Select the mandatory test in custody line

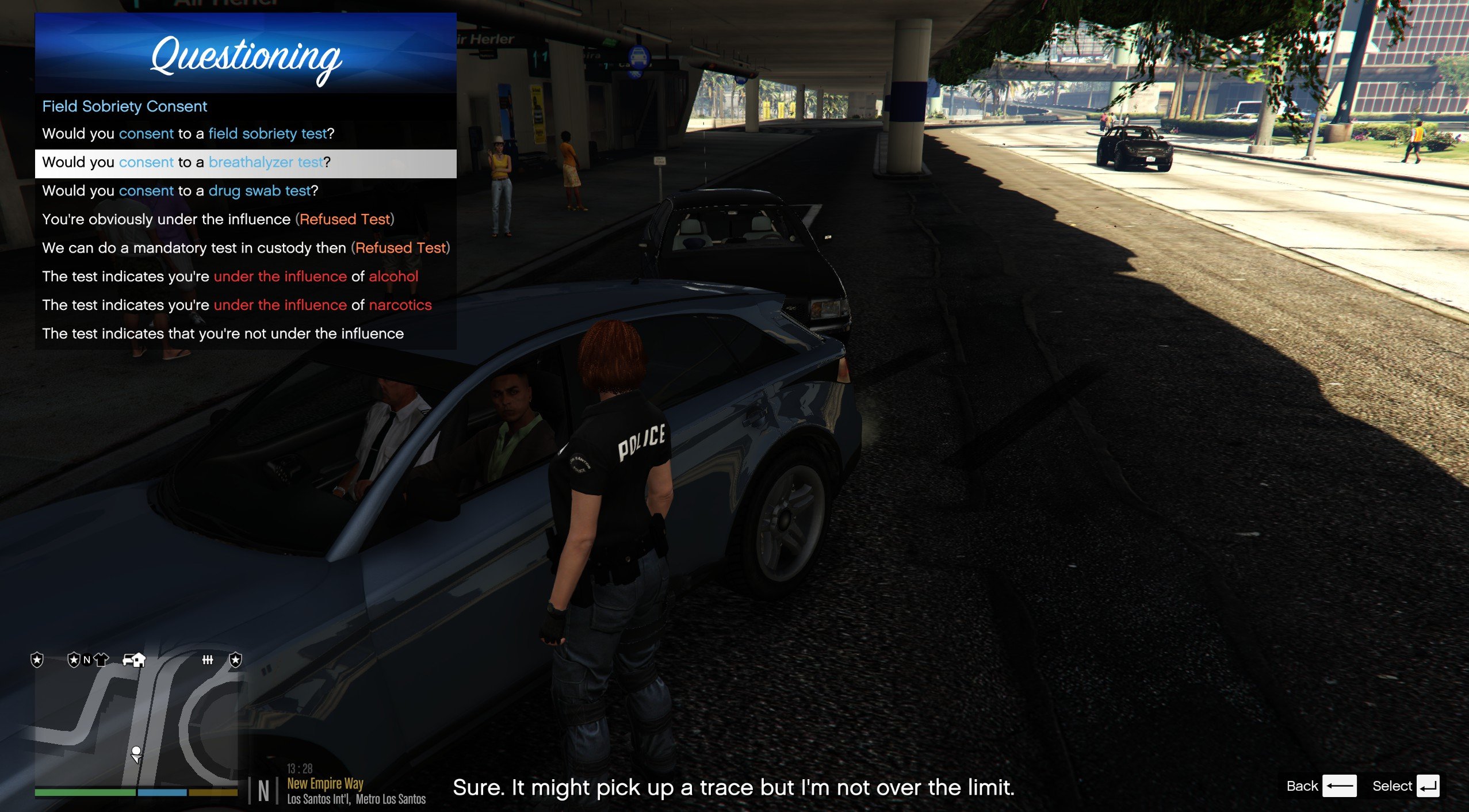coord(246,248)
